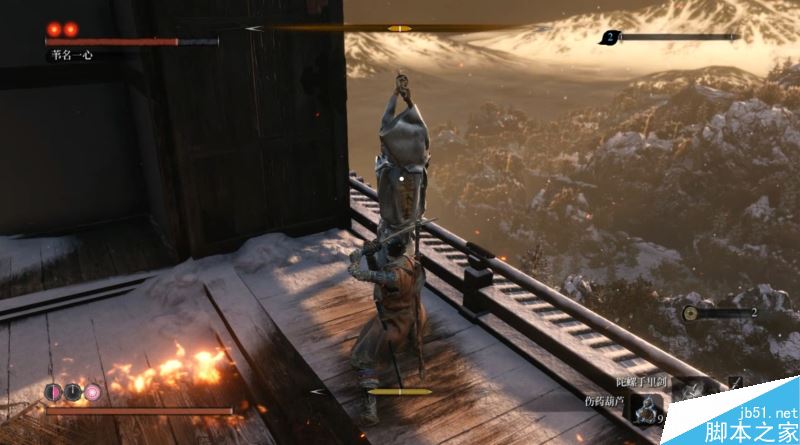This screenshot has width=800, height=445.
Task: Click the combat art sword icon
Action: [736, 383]
